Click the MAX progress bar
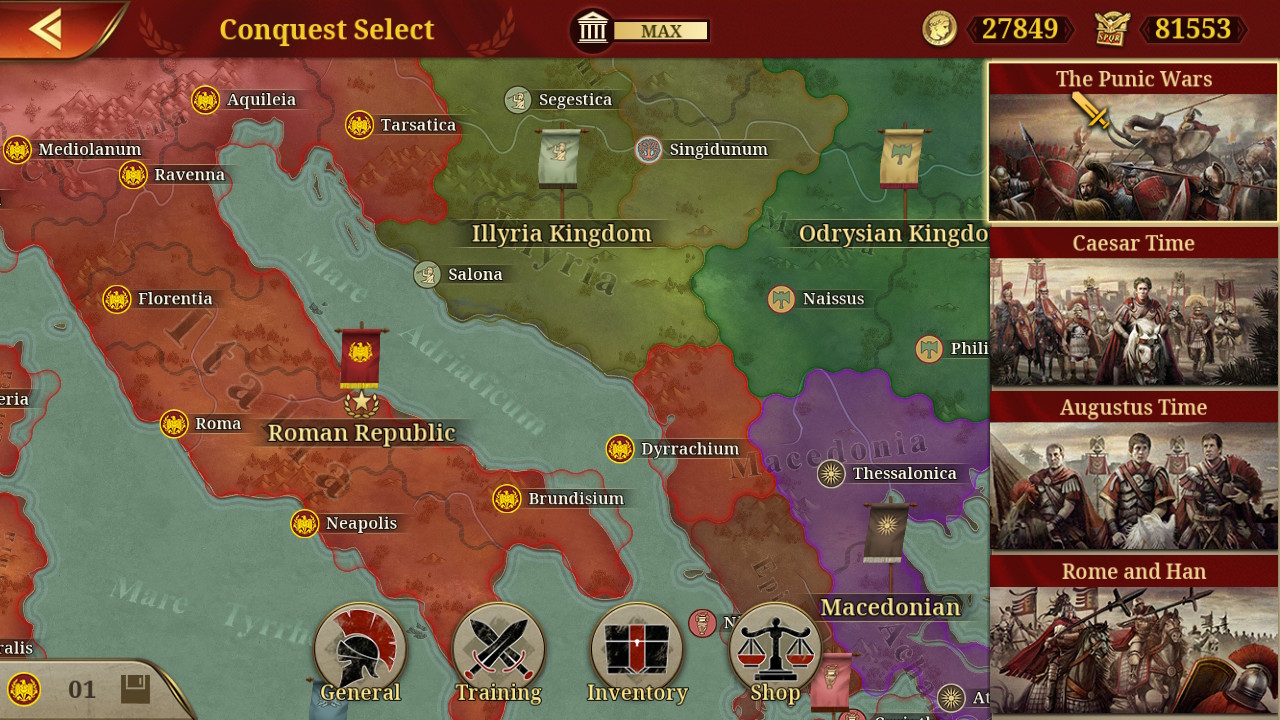Viewport: 1280px width, 720px height. [x=660, y=30]
